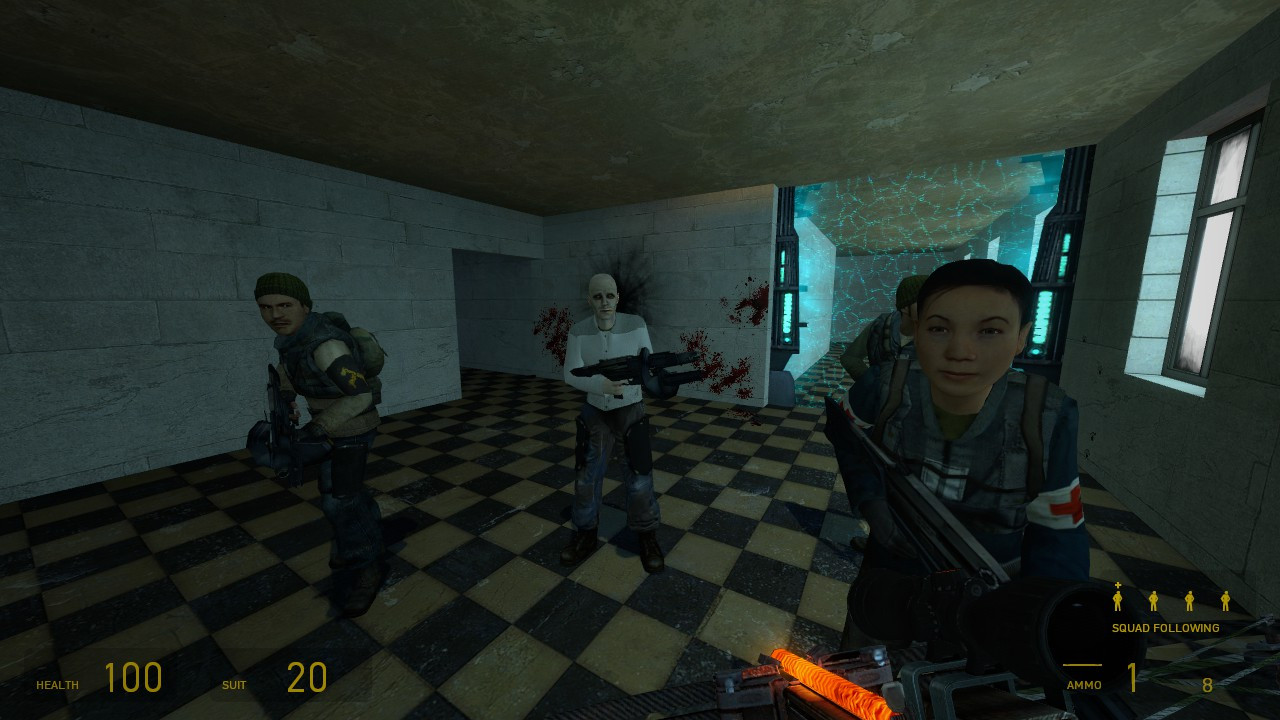Click the third squad member icon

[x=1191, y=602]
